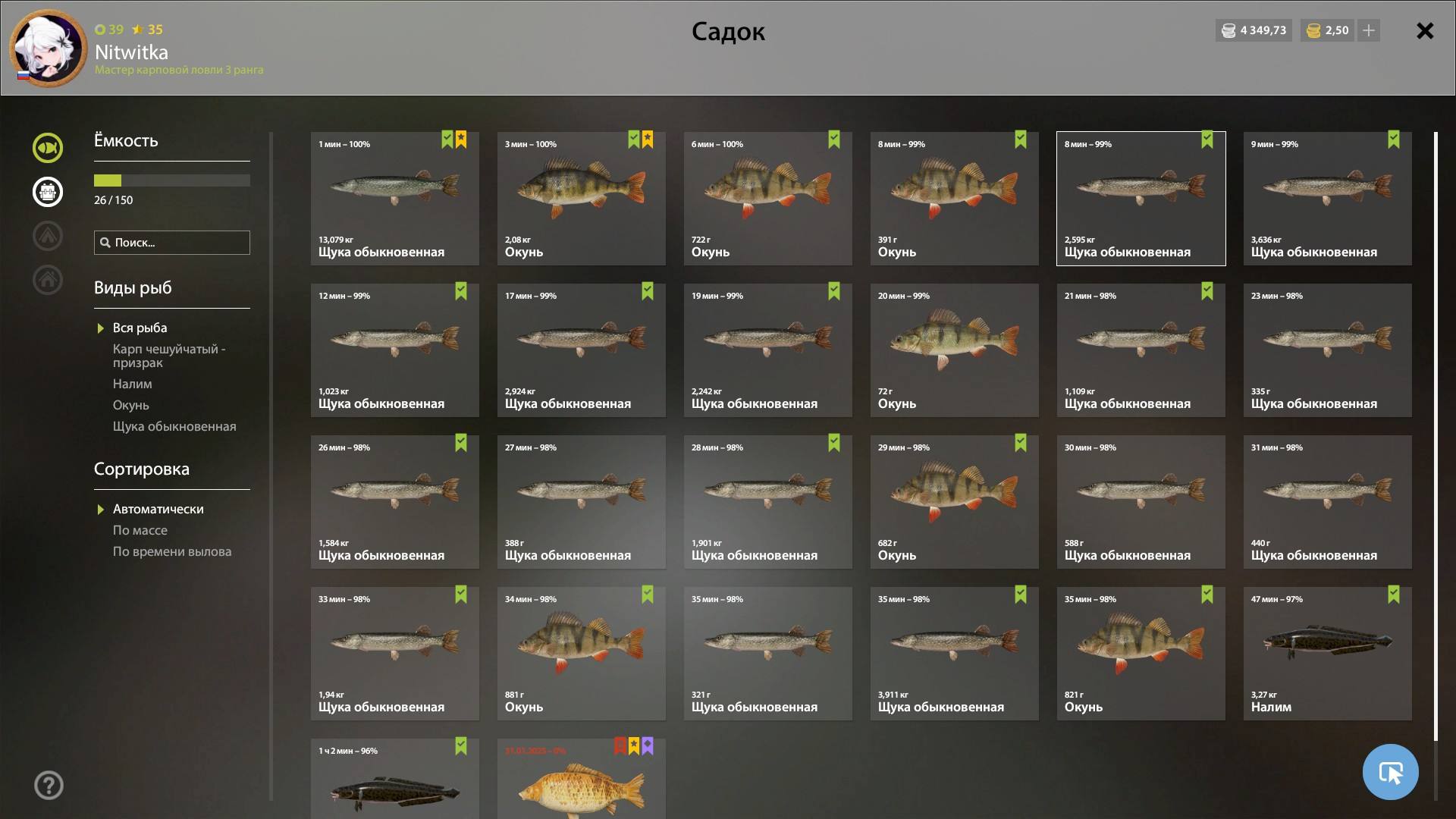This screenshot has width=1456, height=819.
Task: Click the blue cursor selection button
Action: [x=1390, y=772]
